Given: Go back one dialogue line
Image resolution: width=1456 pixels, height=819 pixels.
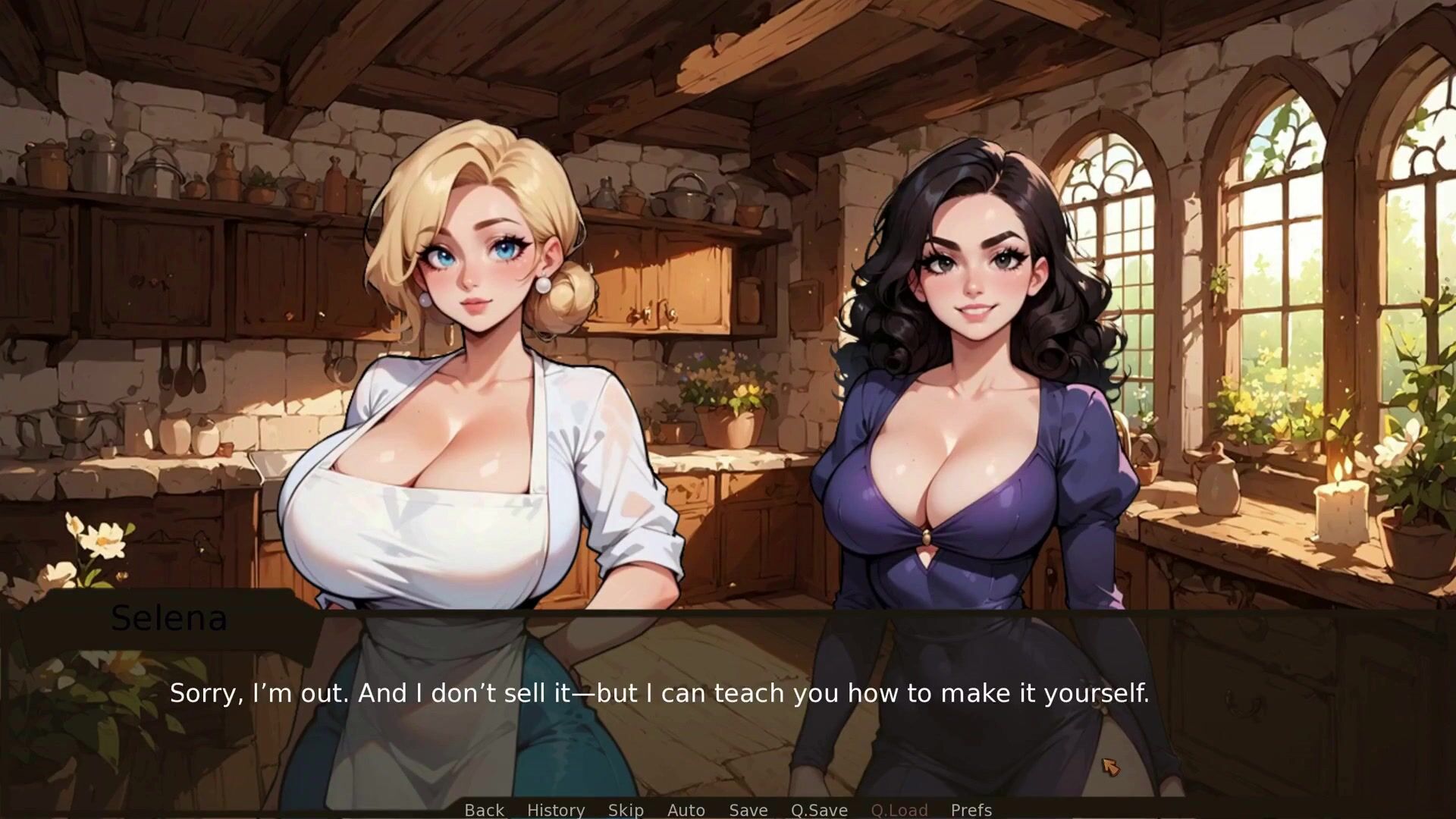Looking at the screenshot, I should (484, 810).
